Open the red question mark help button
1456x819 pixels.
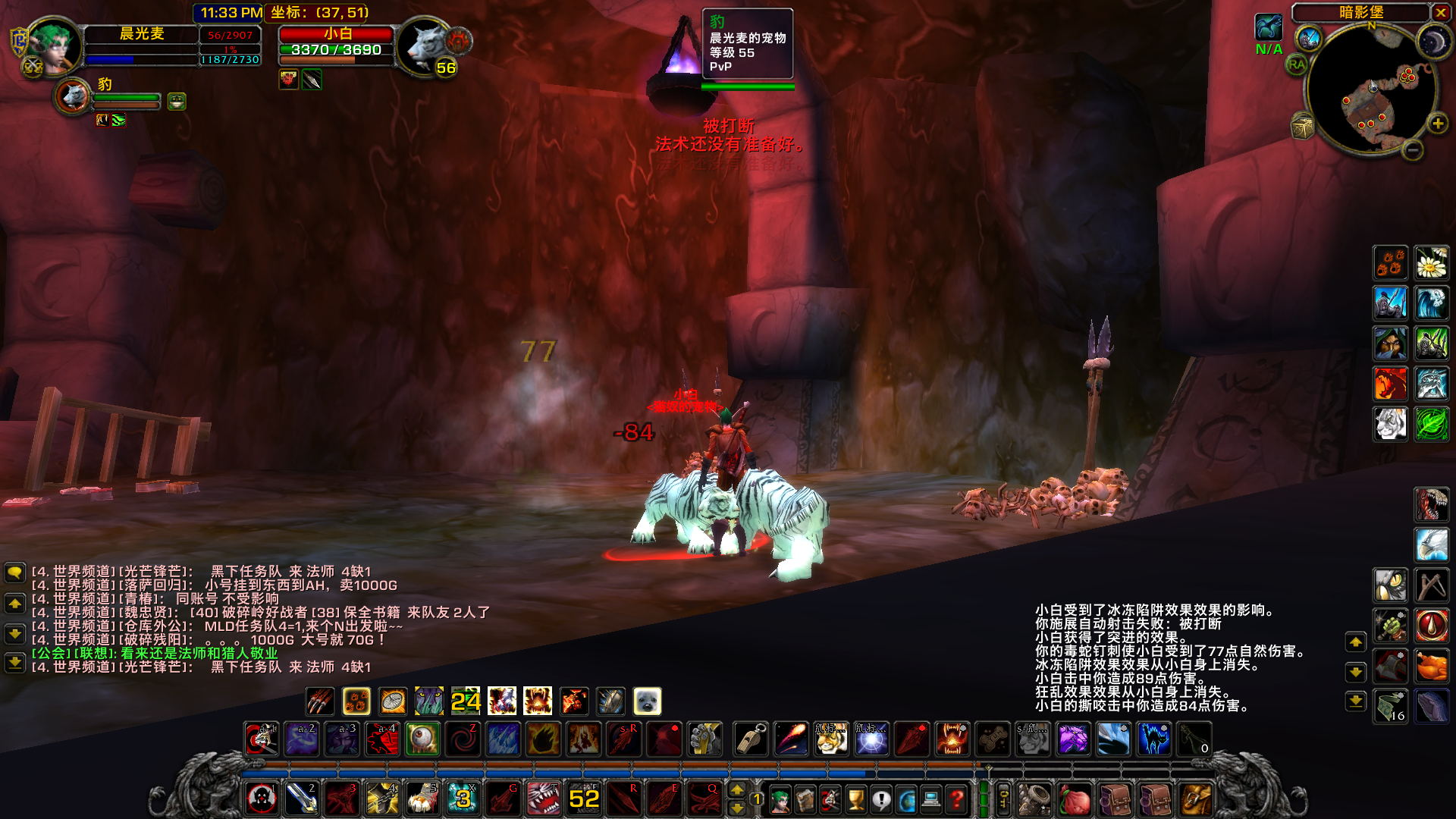(957, 799)
